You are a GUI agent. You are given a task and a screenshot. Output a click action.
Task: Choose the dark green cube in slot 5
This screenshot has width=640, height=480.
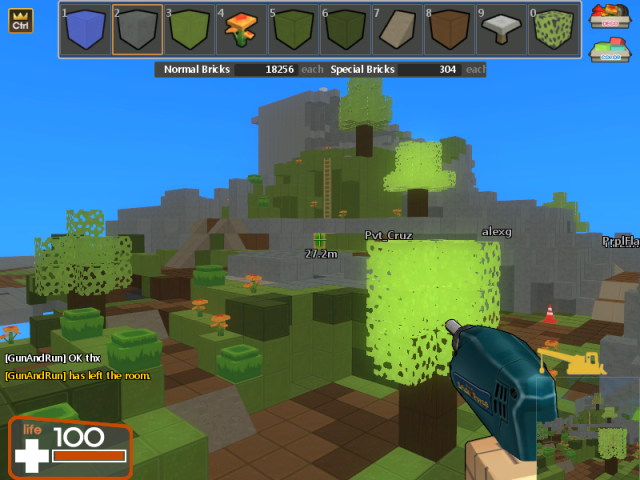point(293,30)
